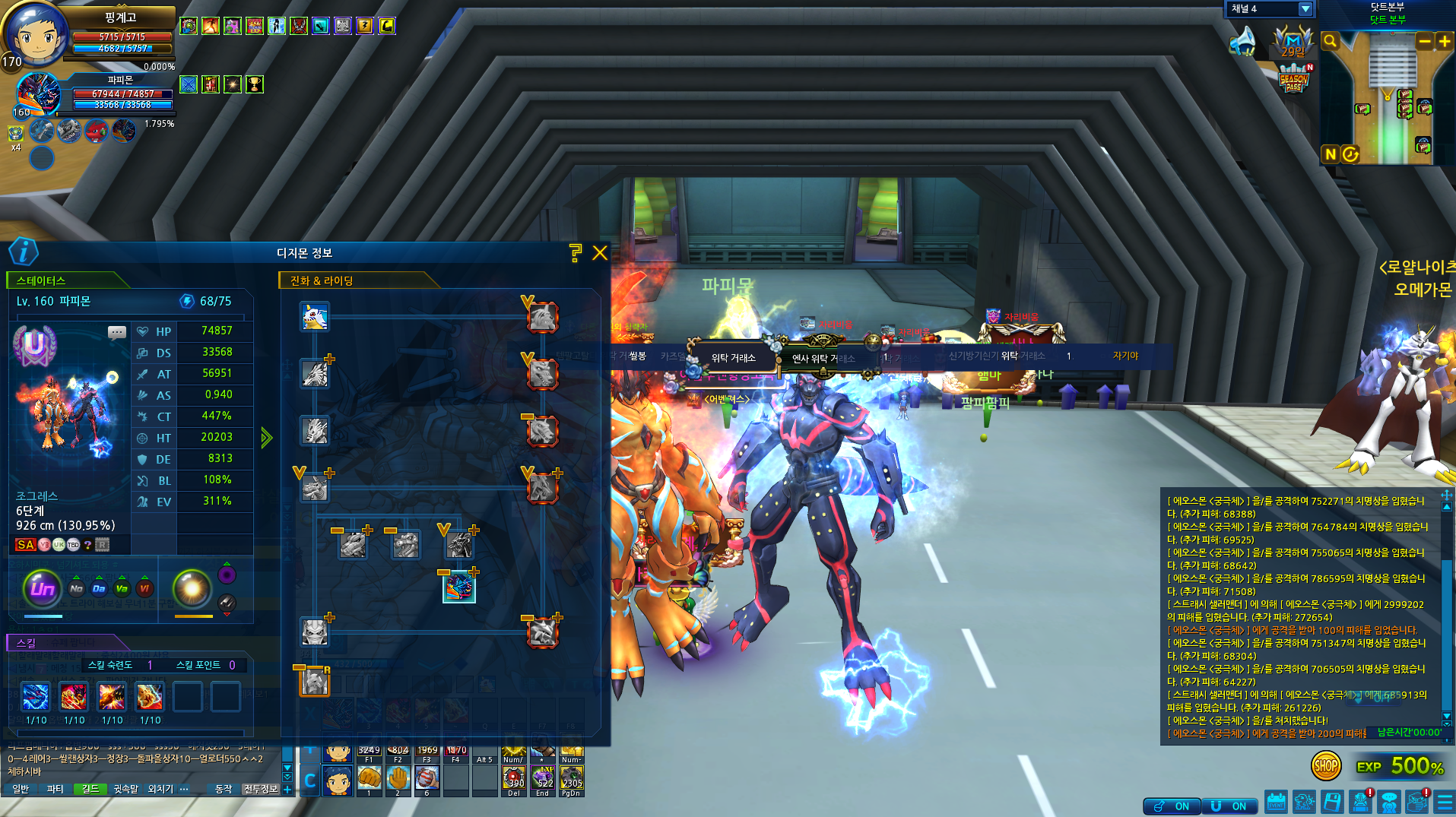This screenshot has height=817, width=1456.
Task: Close the 디지몬 정보 window
Action: click(600, 253)
